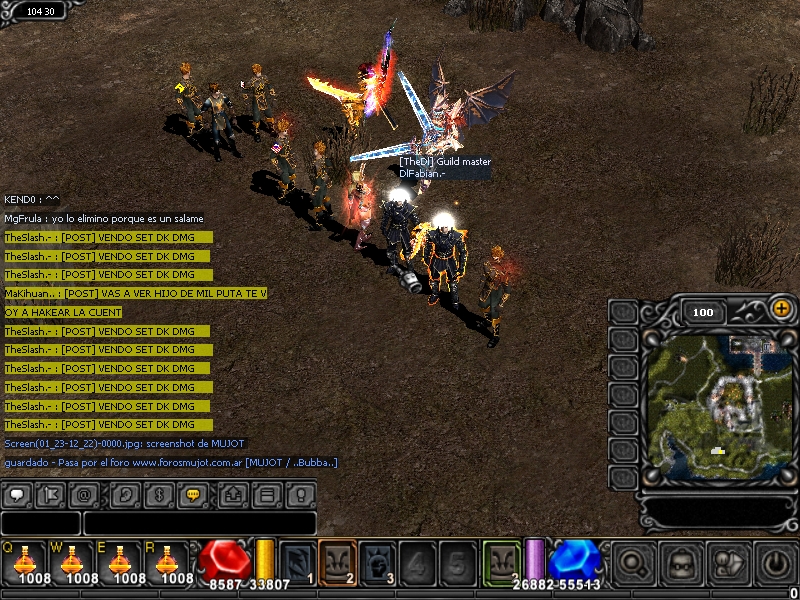Select the highlighted skill slot 2
The width and height of the screenshot is (800, 600).
338,562
